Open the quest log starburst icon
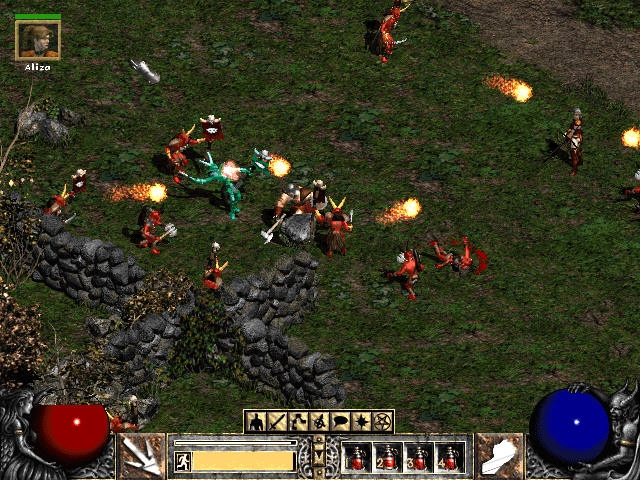 point(362,421)
